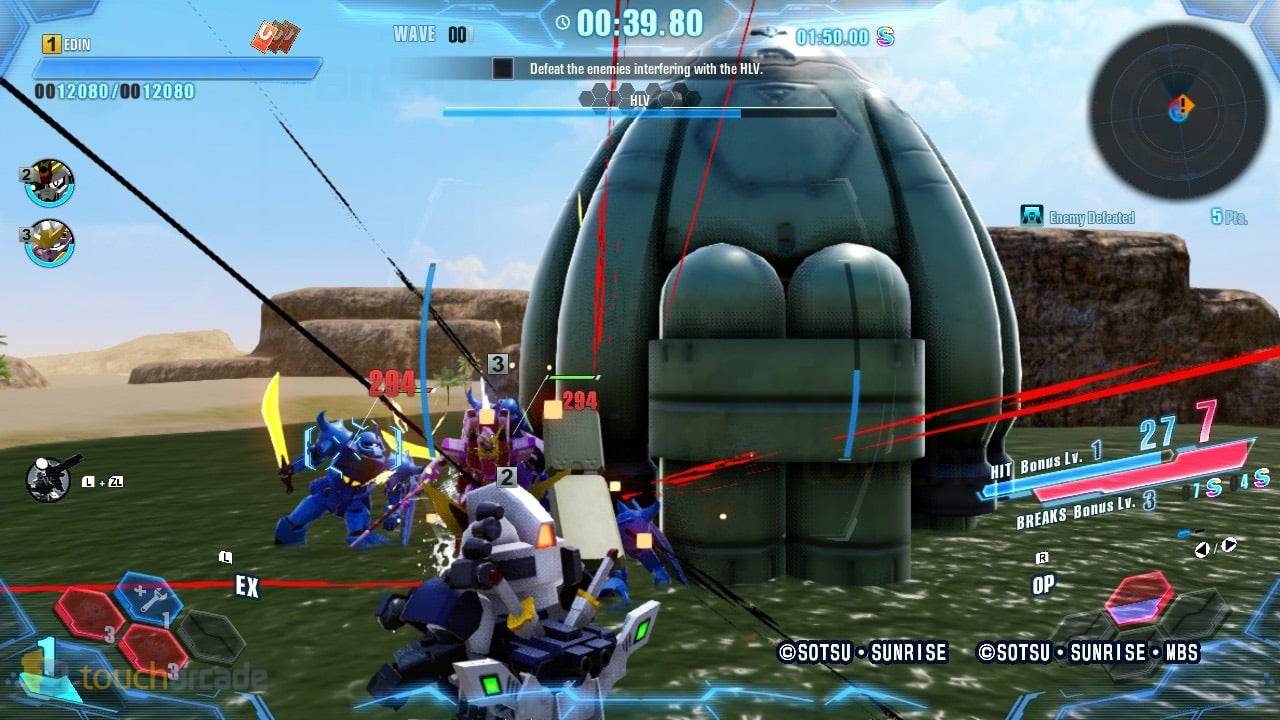1280x720 pixels.
Task: Click the Enemy Defeated notification icon
Action: [x=1030, y=216]
